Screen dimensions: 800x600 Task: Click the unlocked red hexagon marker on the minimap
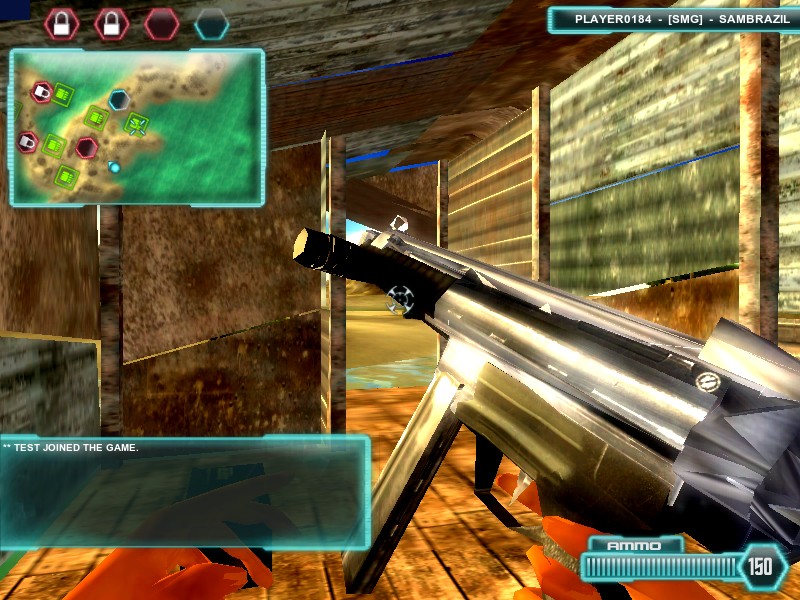[87, 147]
